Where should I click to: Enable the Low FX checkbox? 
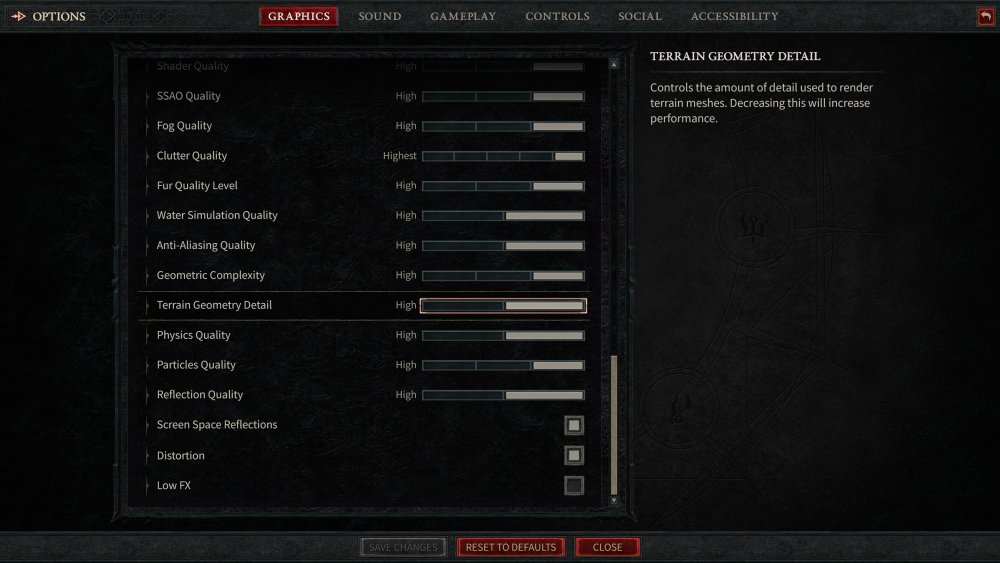point(573,486)
